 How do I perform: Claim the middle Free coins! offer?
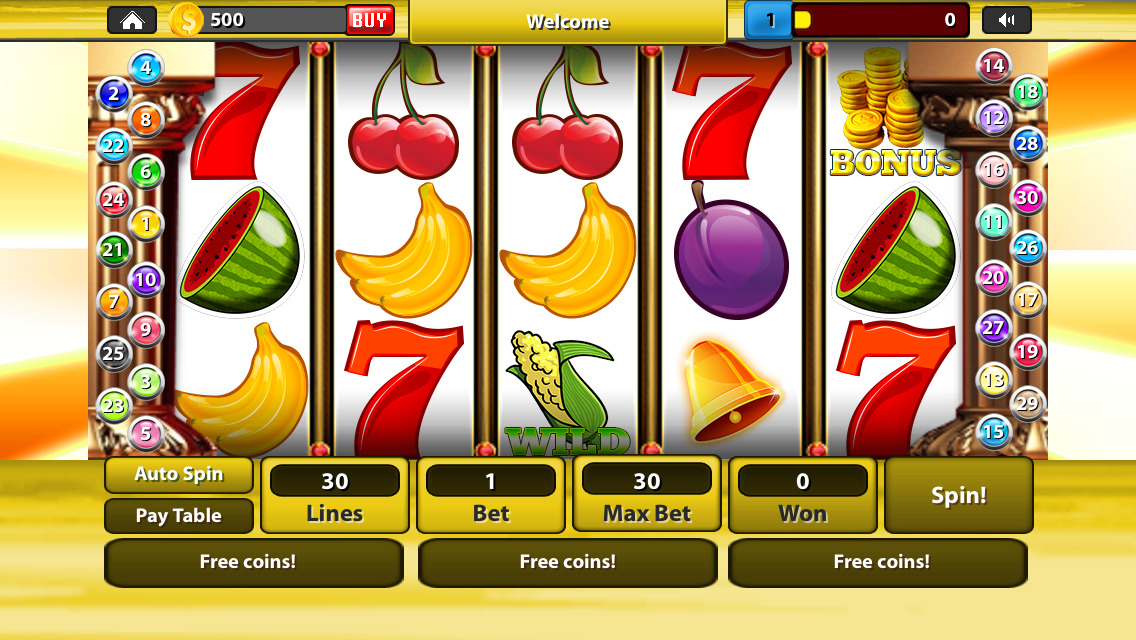click(567, 562)
